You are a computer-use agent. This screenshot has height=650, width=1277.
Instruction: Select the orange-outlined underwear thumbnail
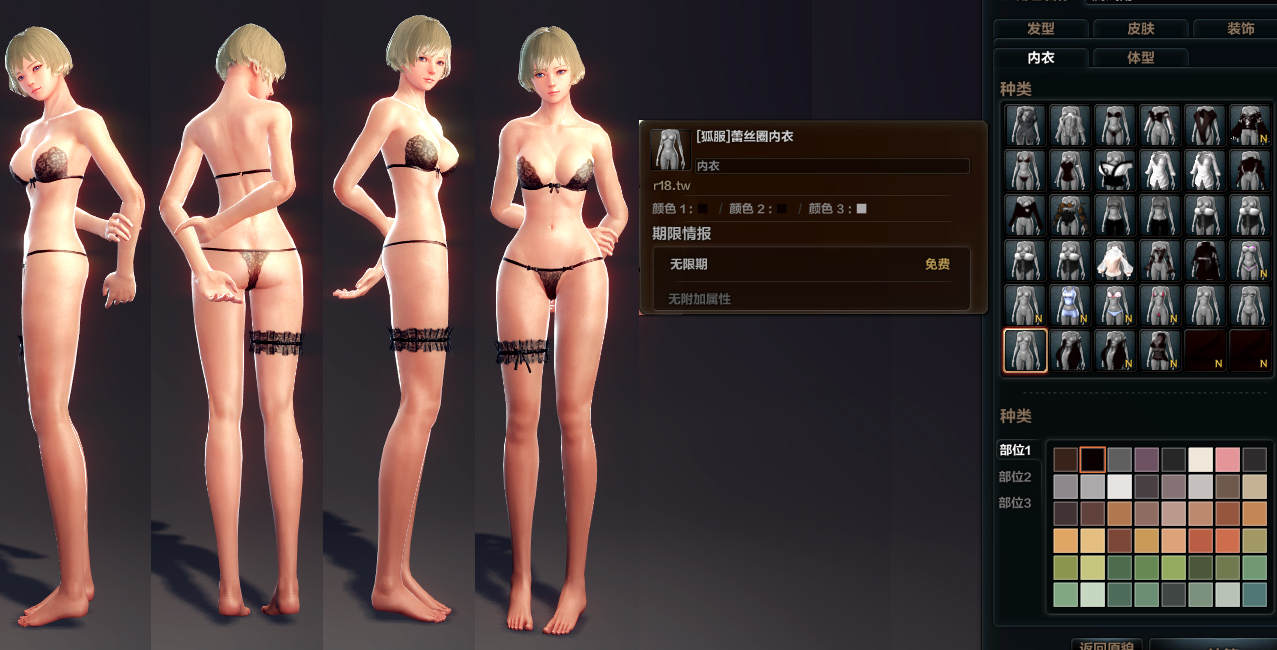[1024, 351]
